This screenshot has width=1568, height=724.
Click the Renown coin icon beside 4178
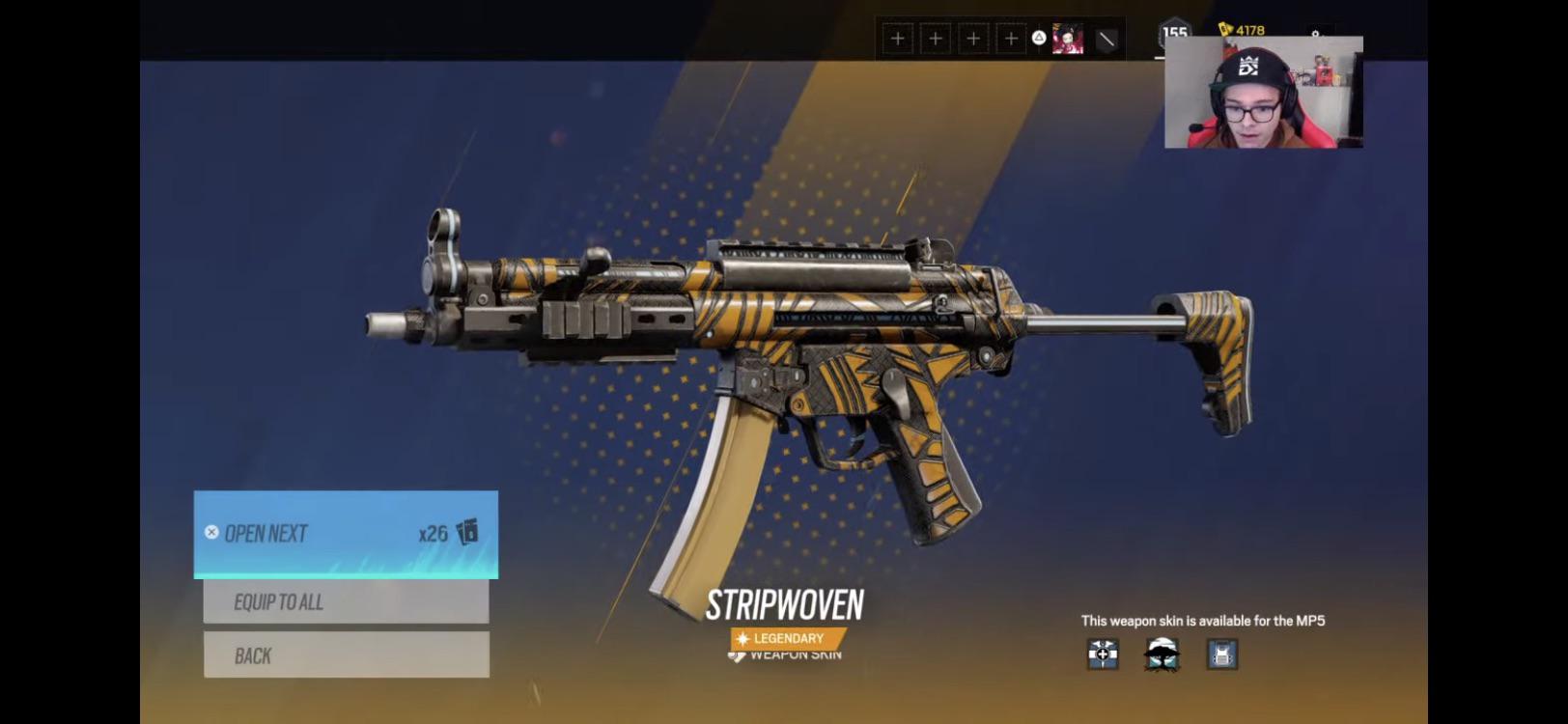tap(1222, 30)
